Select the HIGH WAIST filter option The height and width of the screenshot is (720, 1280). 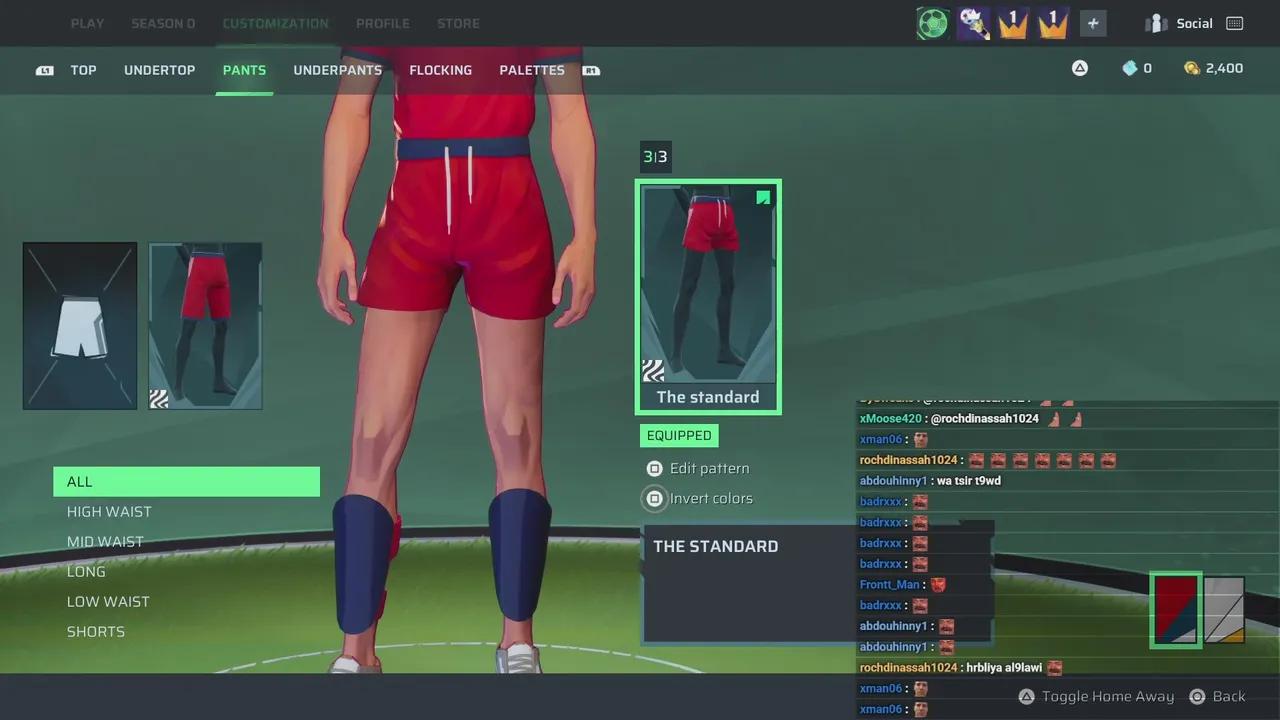tap(109, 511)
